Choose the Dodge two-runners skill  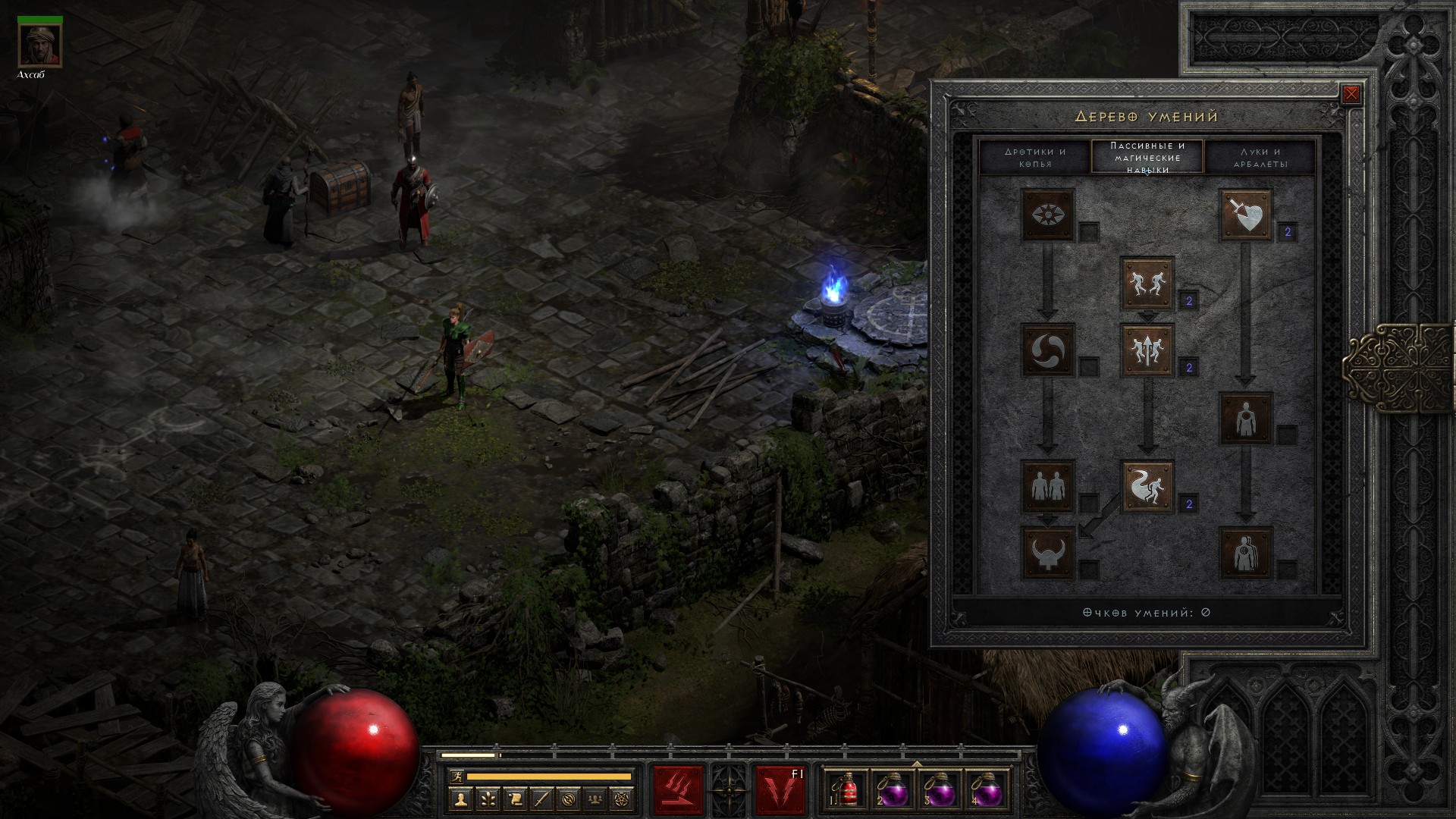click(1147, 284)
